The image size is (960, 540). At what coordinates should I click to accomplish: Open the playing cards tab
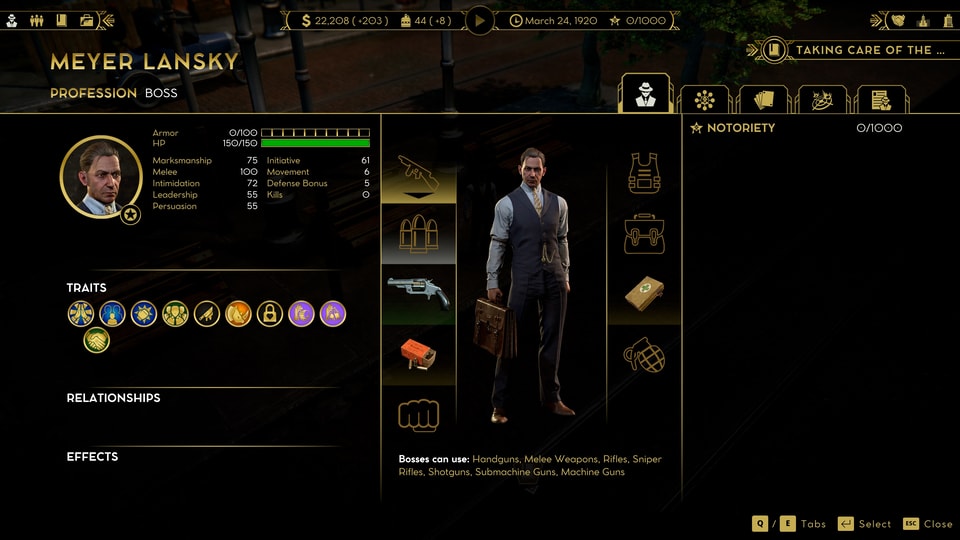[x=763, y=100]
